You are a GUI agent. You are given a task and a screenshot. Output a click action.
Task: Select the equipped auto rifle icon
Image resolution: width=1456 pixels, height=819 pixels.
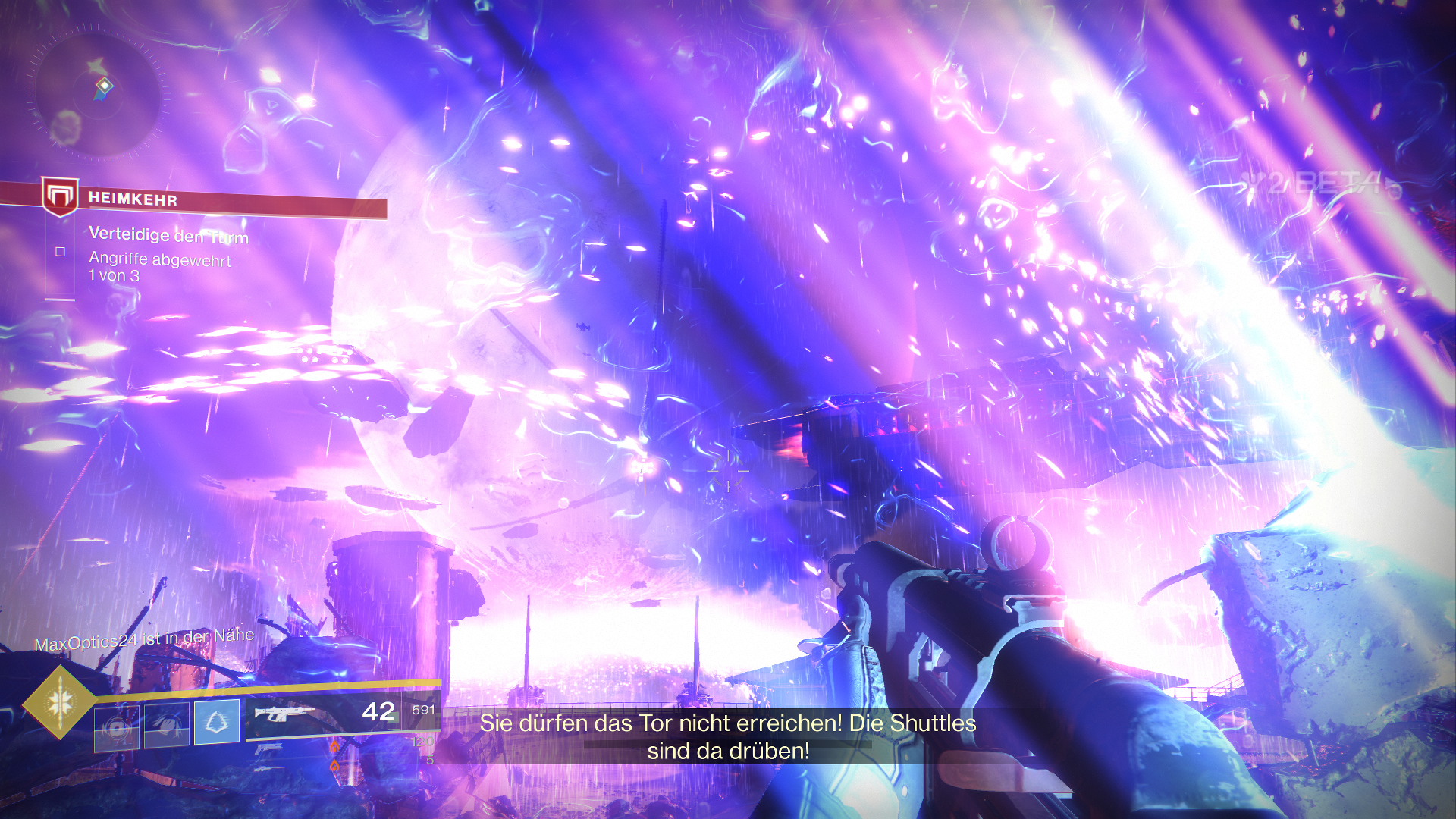click(284, 714)
